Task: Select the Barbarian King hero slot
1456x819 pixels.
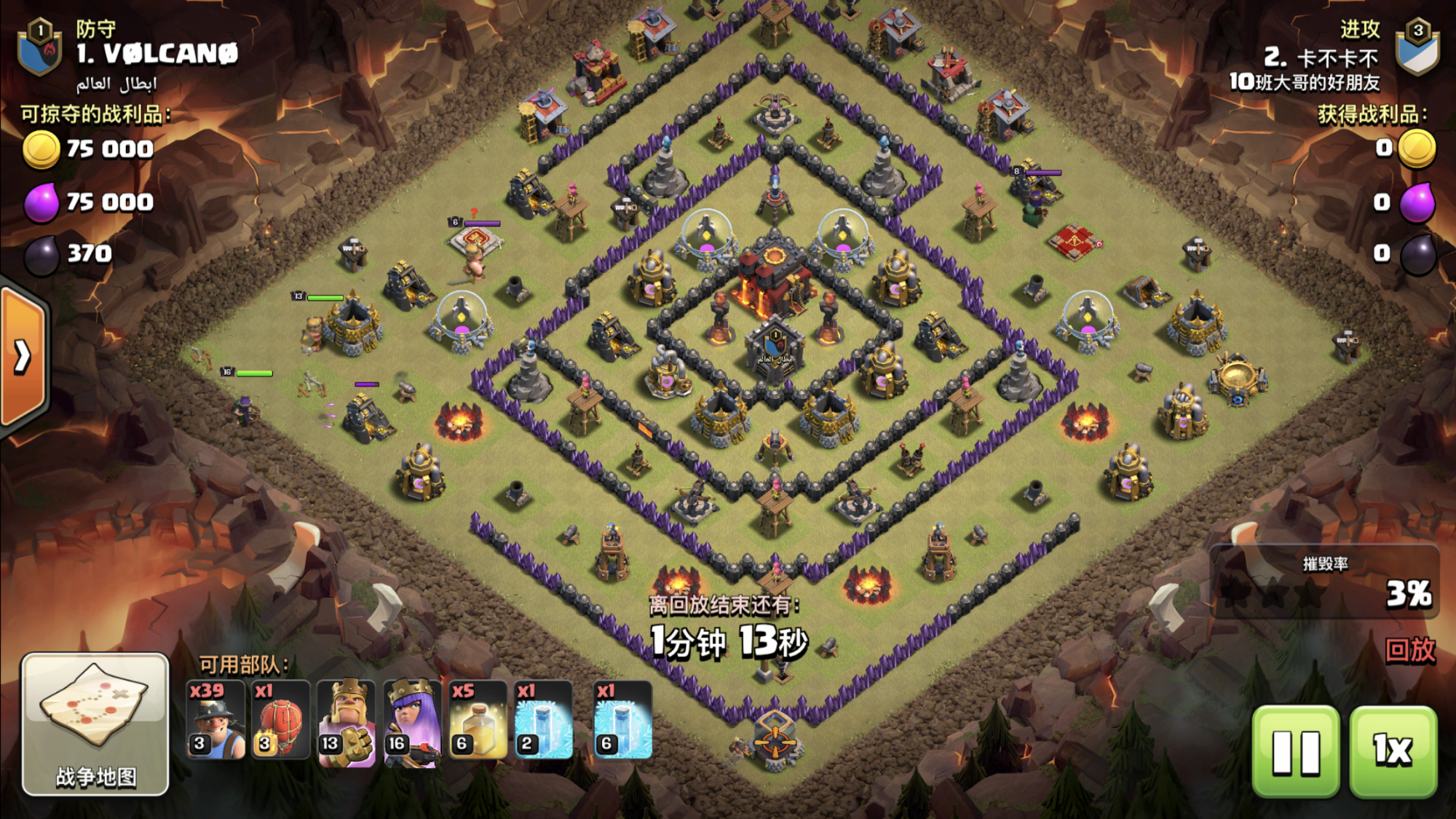Action: pos(347,722)
